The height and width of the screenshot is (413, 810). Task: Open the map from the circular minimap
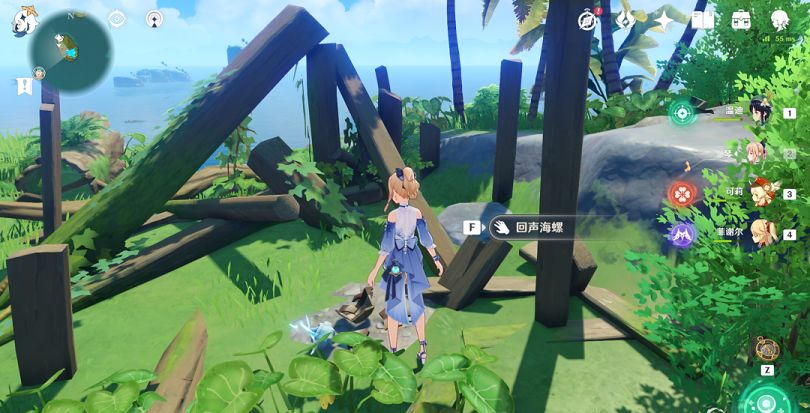(x=69, y=51)
